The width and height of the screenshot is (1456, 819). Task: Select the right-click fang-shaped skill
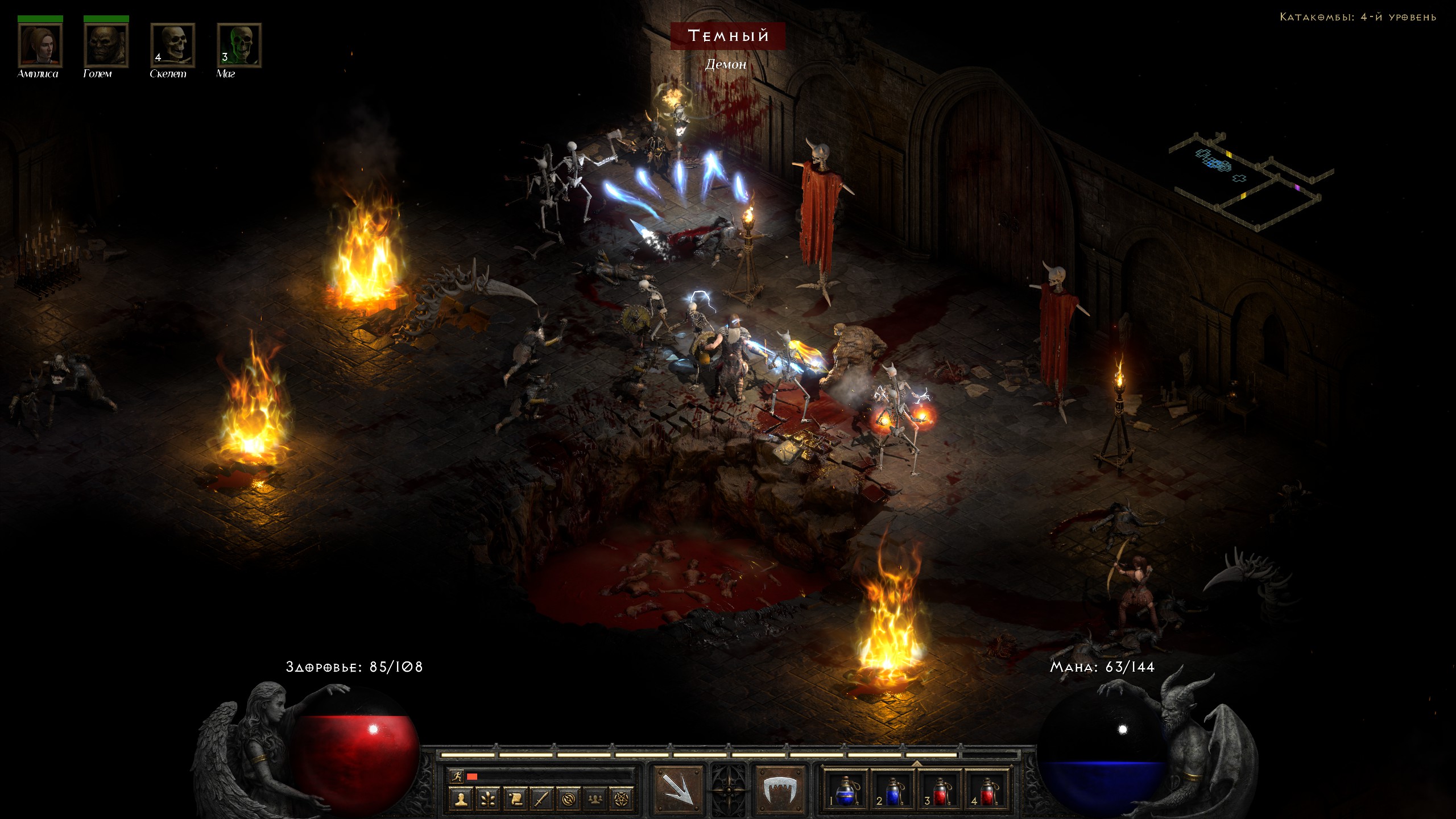[780, 788]
